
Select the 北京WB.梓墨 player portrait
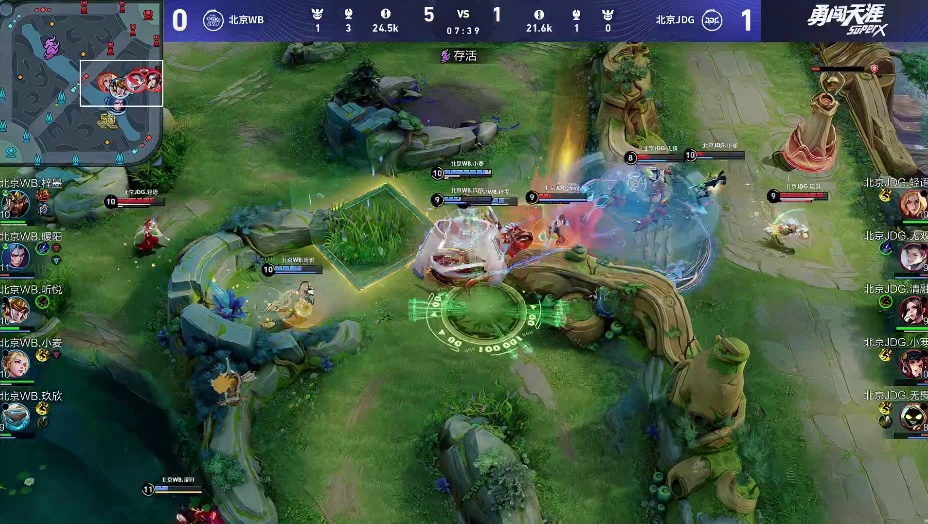click(x=14, y=205)
